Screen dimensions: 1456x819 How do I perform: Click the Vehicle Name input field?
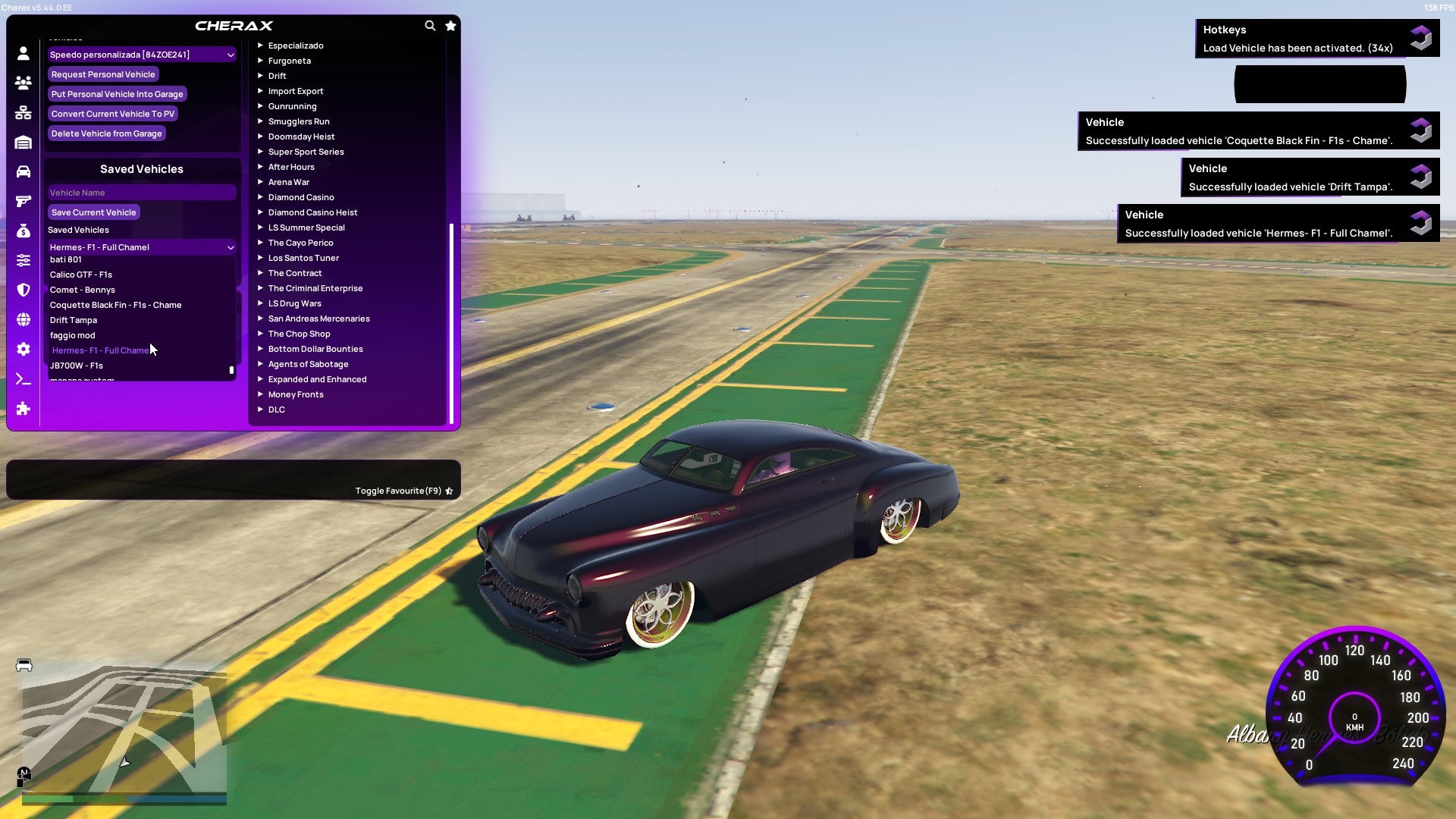[x=141, y=192]
